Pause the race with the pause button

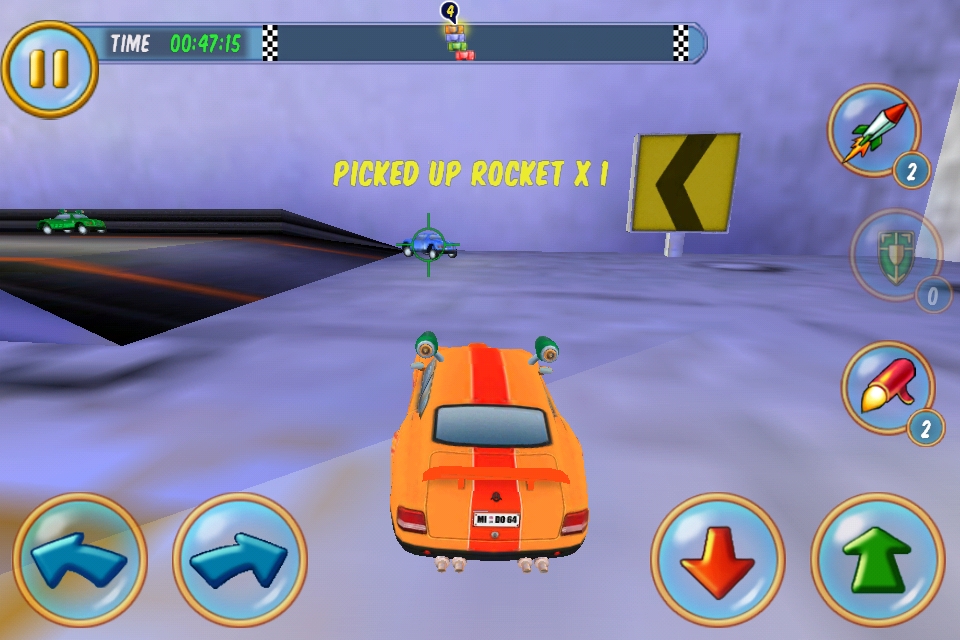49,69
